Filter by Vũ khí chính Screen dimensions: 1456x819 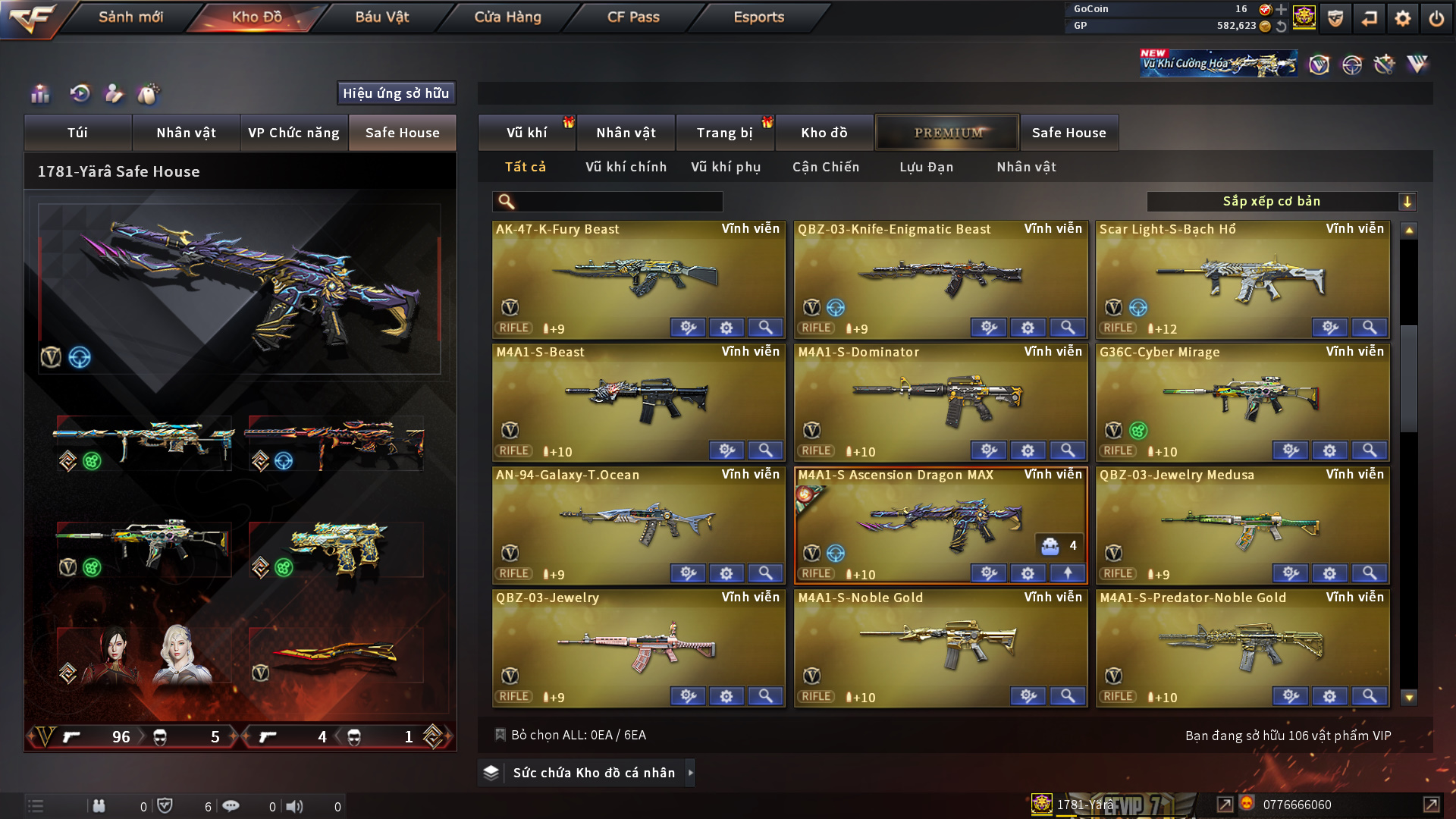[626, 167]
